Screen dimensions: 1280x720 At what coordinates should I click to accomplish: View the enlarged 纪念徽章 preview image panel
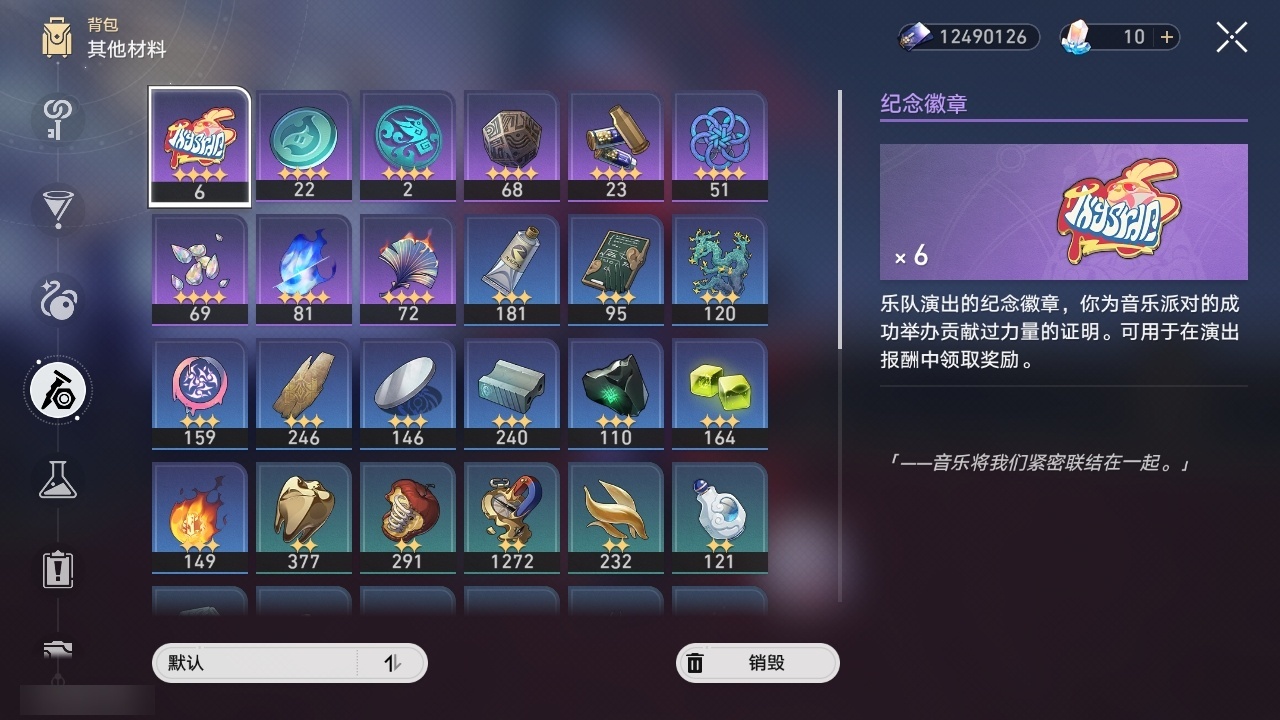(x=1063, y=211)
